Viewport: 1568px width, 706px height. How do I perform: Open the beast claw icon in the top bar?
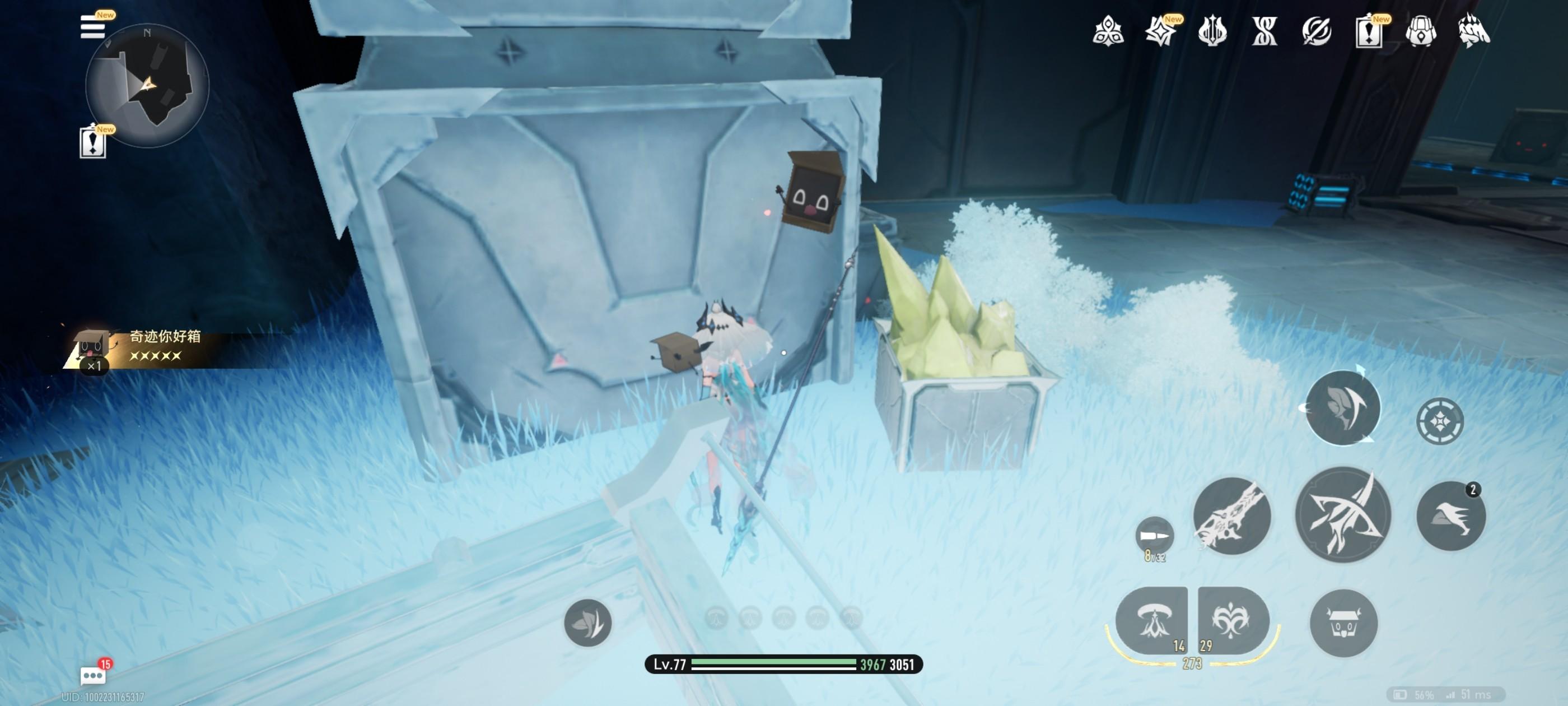coord(1474,32)
